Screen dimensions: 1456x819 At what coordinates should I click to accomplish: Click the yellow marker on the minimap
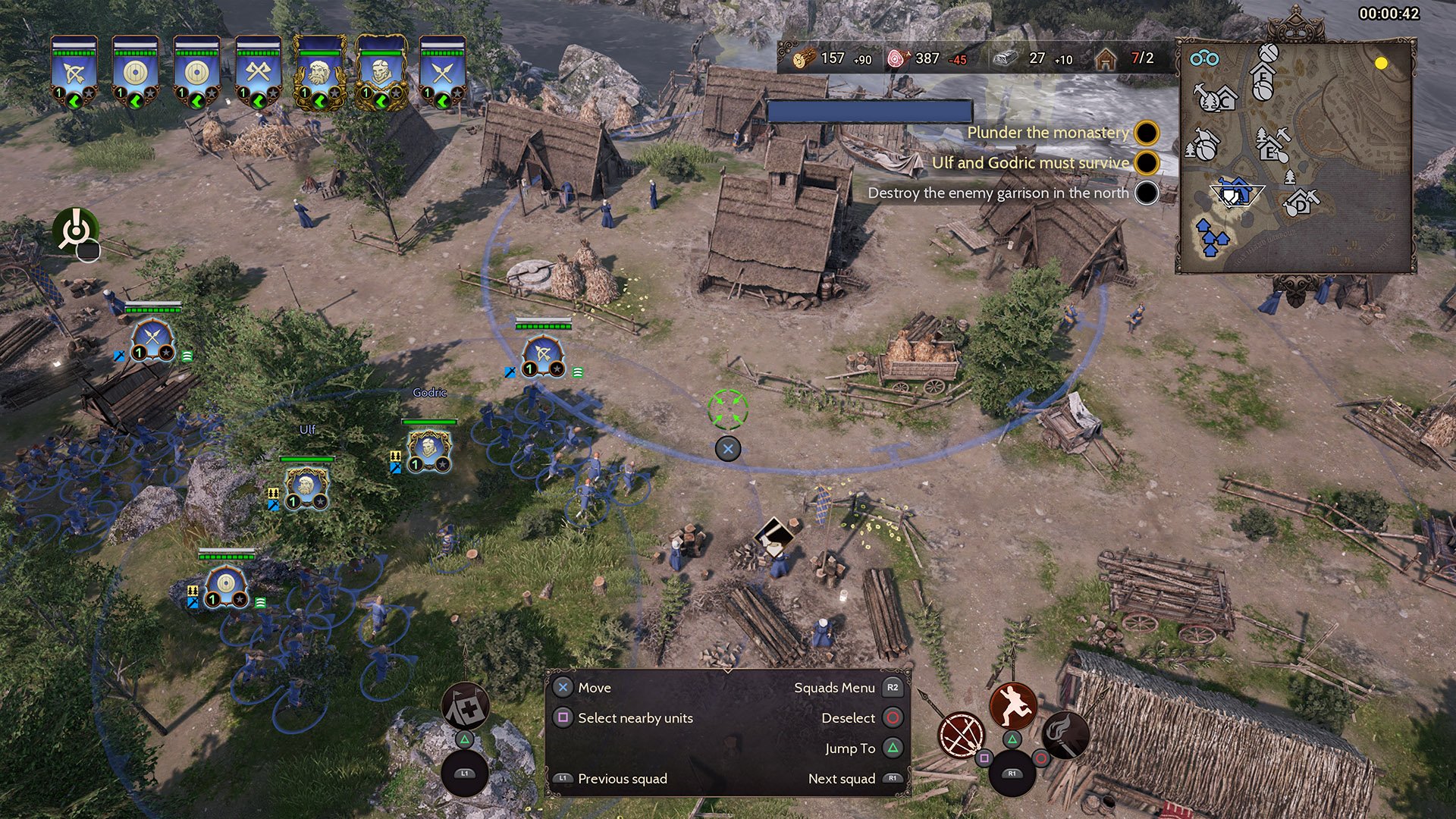point(1381,63)
